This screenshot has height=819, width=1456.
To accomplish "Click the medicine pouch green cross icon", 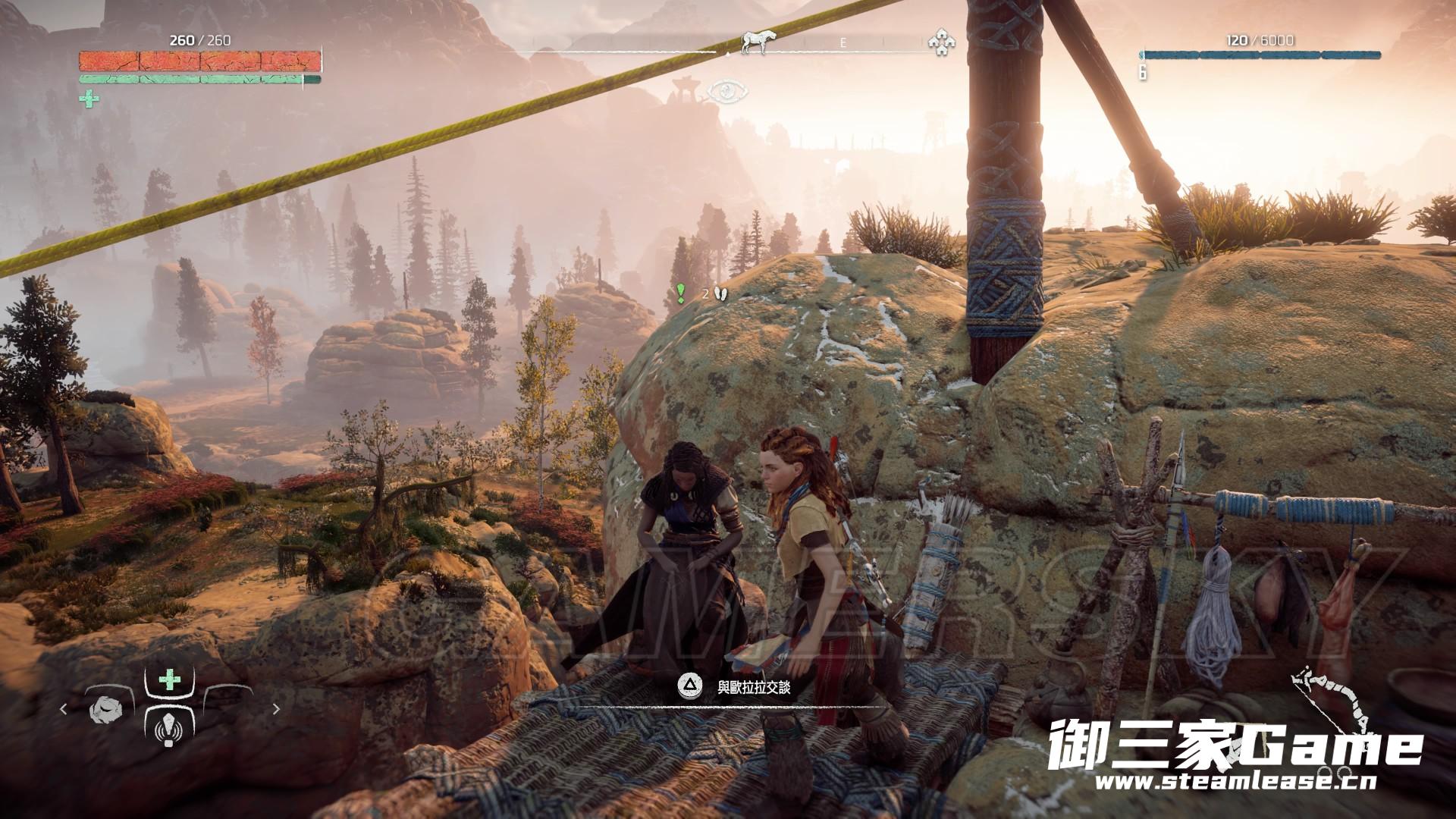I will (x=89, y=99).
